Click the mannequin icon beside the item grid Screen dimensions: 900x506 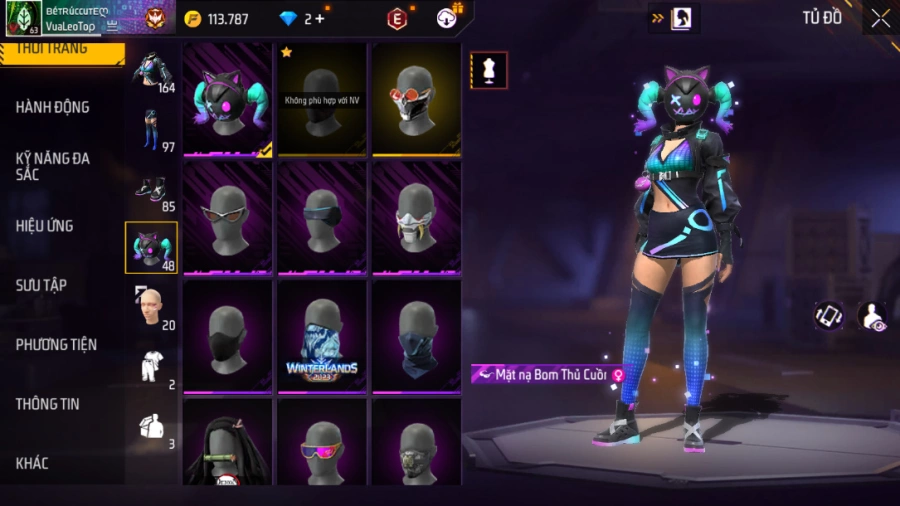point(489,70)
